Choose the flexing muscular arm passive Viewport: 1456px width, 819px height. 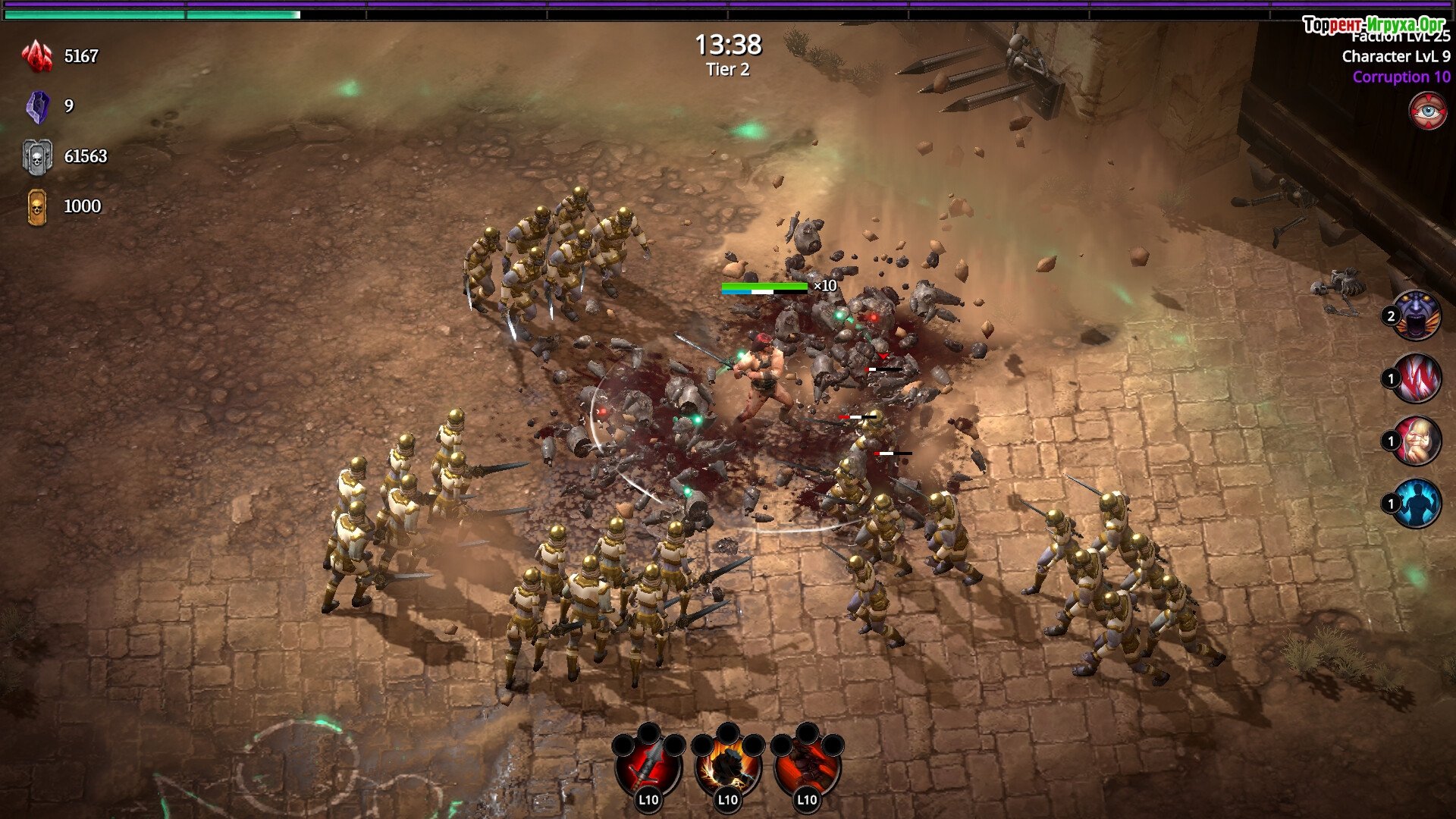pos(1417,441)
